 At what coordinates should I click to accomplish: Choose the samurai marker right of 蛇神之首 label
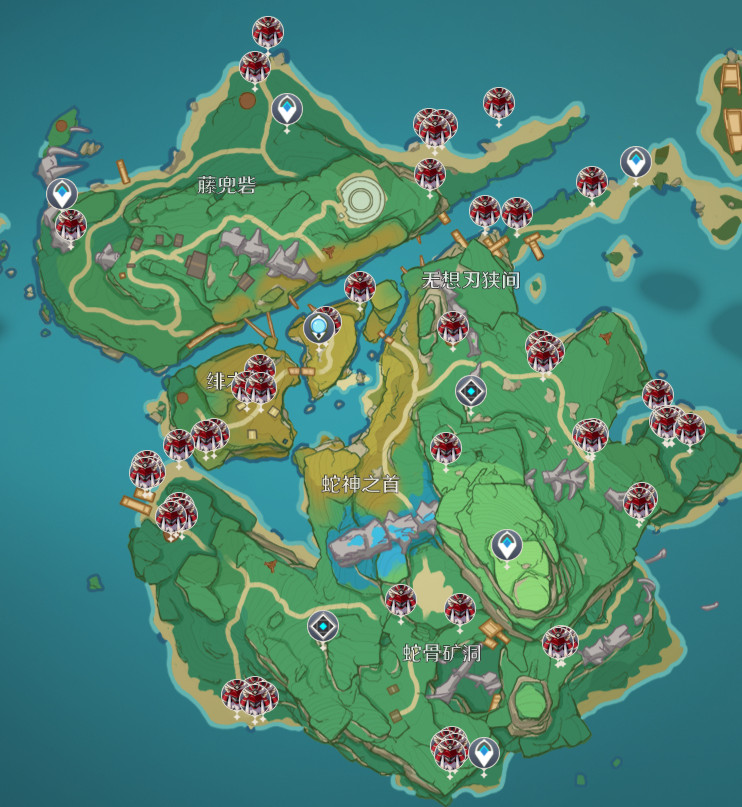[446, 448]
